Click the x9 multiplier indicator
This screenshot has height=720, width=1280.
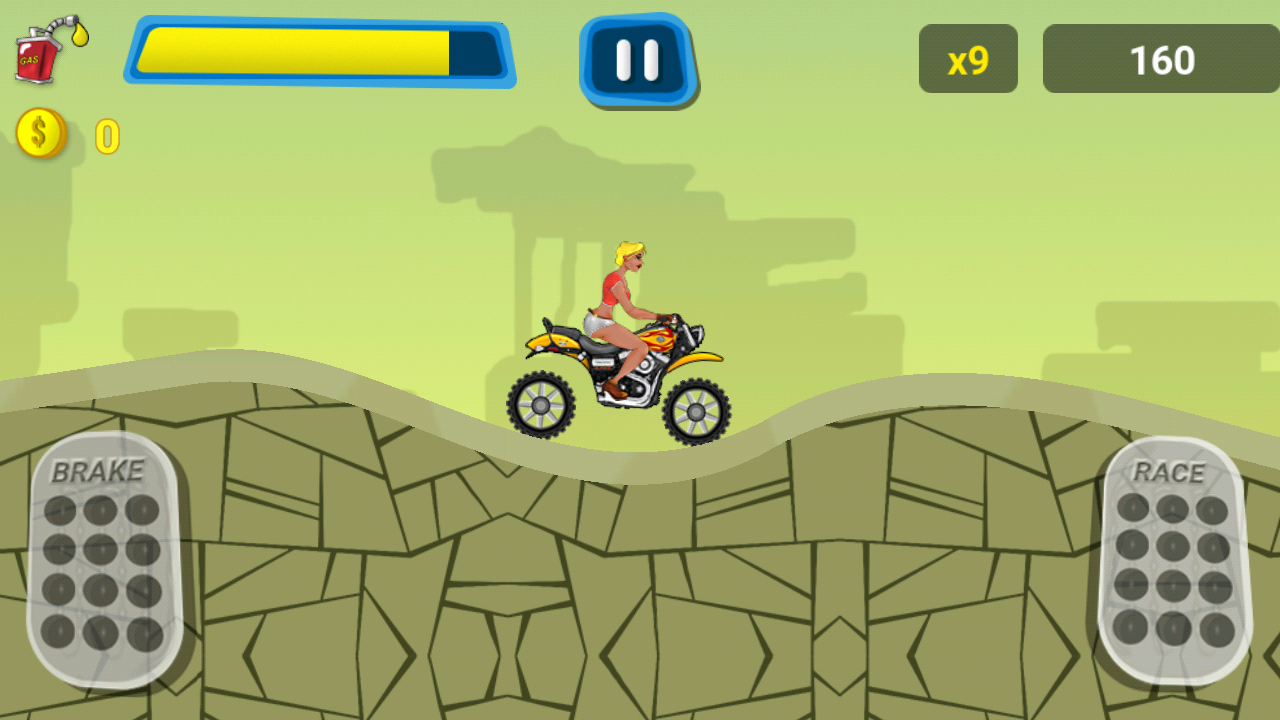tap(967, 59)
